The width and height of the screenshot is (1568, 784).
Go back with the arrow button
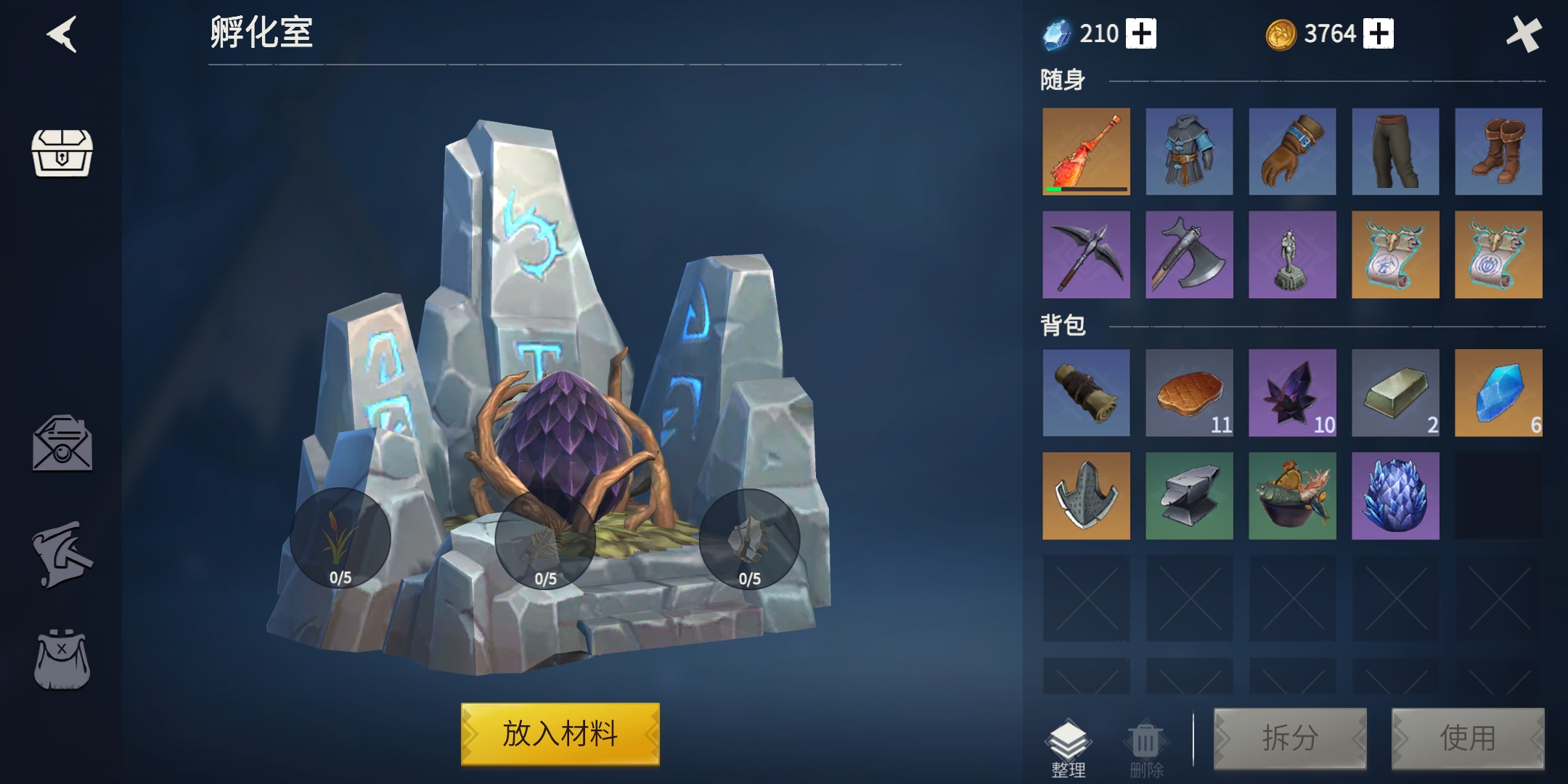[x=62, y=34]
